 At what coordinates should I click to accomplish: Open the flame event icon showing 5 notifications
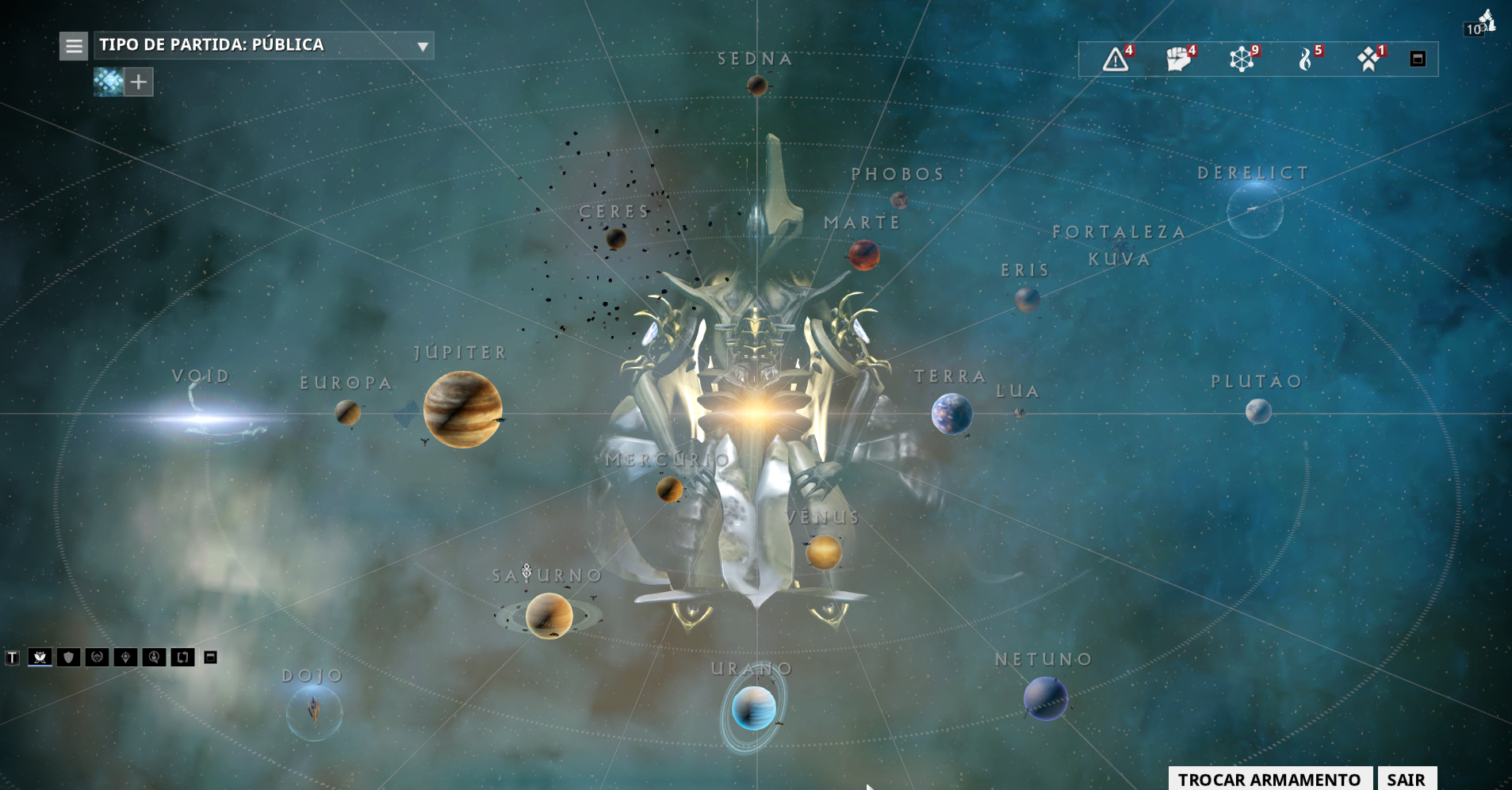pos(1305,60)
